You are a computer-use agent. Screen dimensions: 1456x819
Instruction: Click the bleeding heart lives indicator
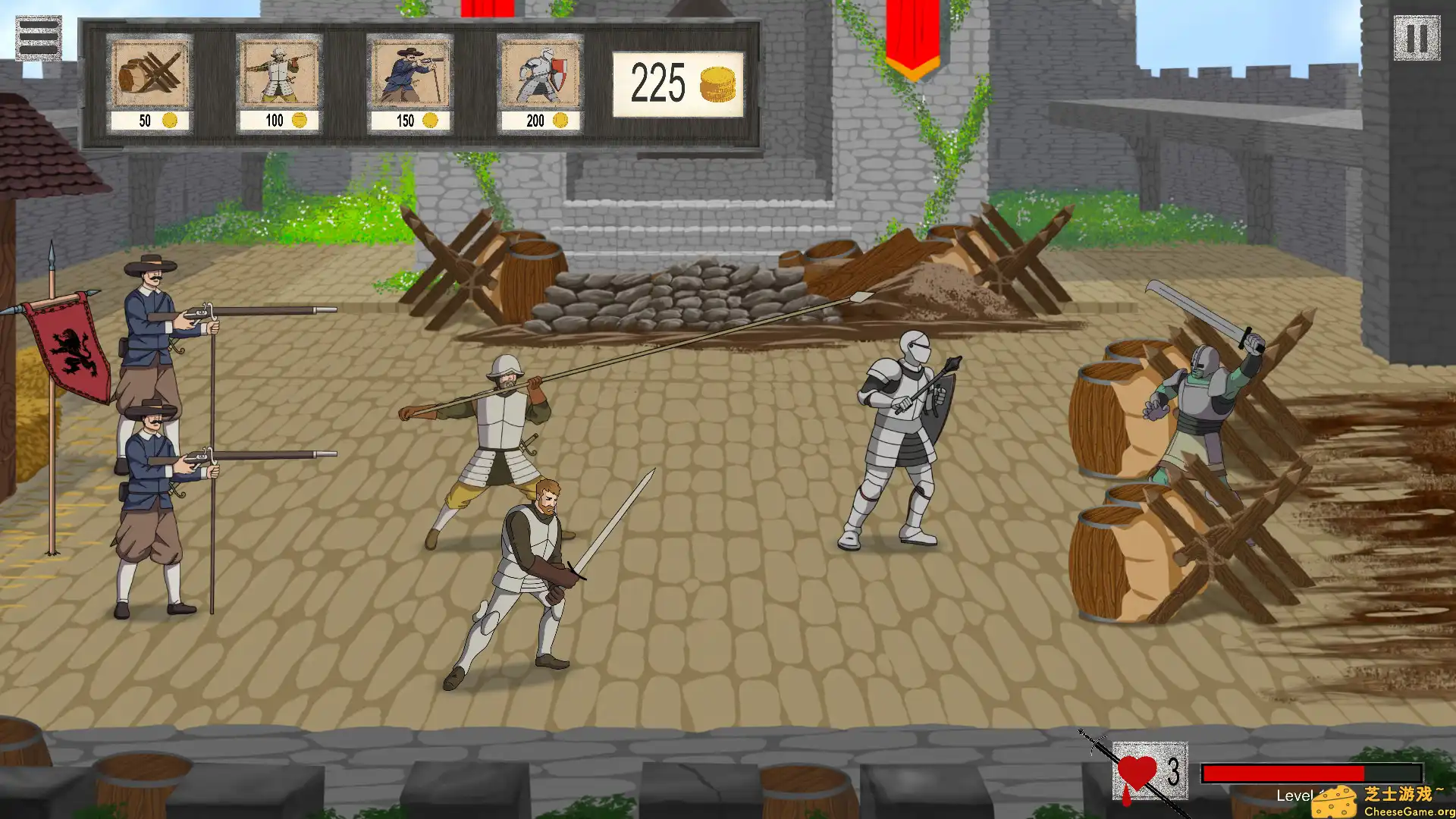[x=1137, y=772]
